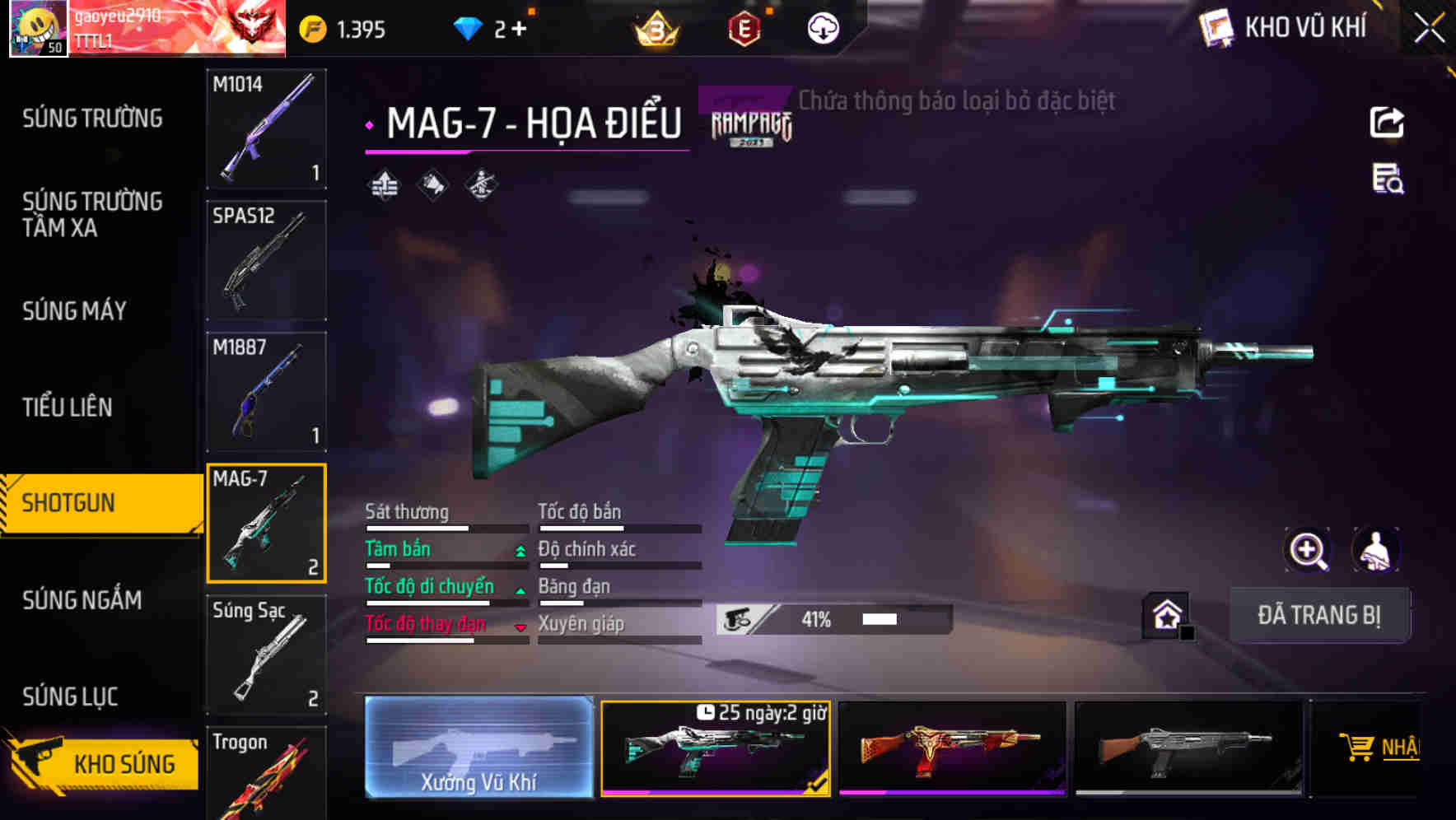This screenshot has height=820, width=1456.
Task: Zoom in with the magnifier plus icon
Action: tap(1308, 550)
